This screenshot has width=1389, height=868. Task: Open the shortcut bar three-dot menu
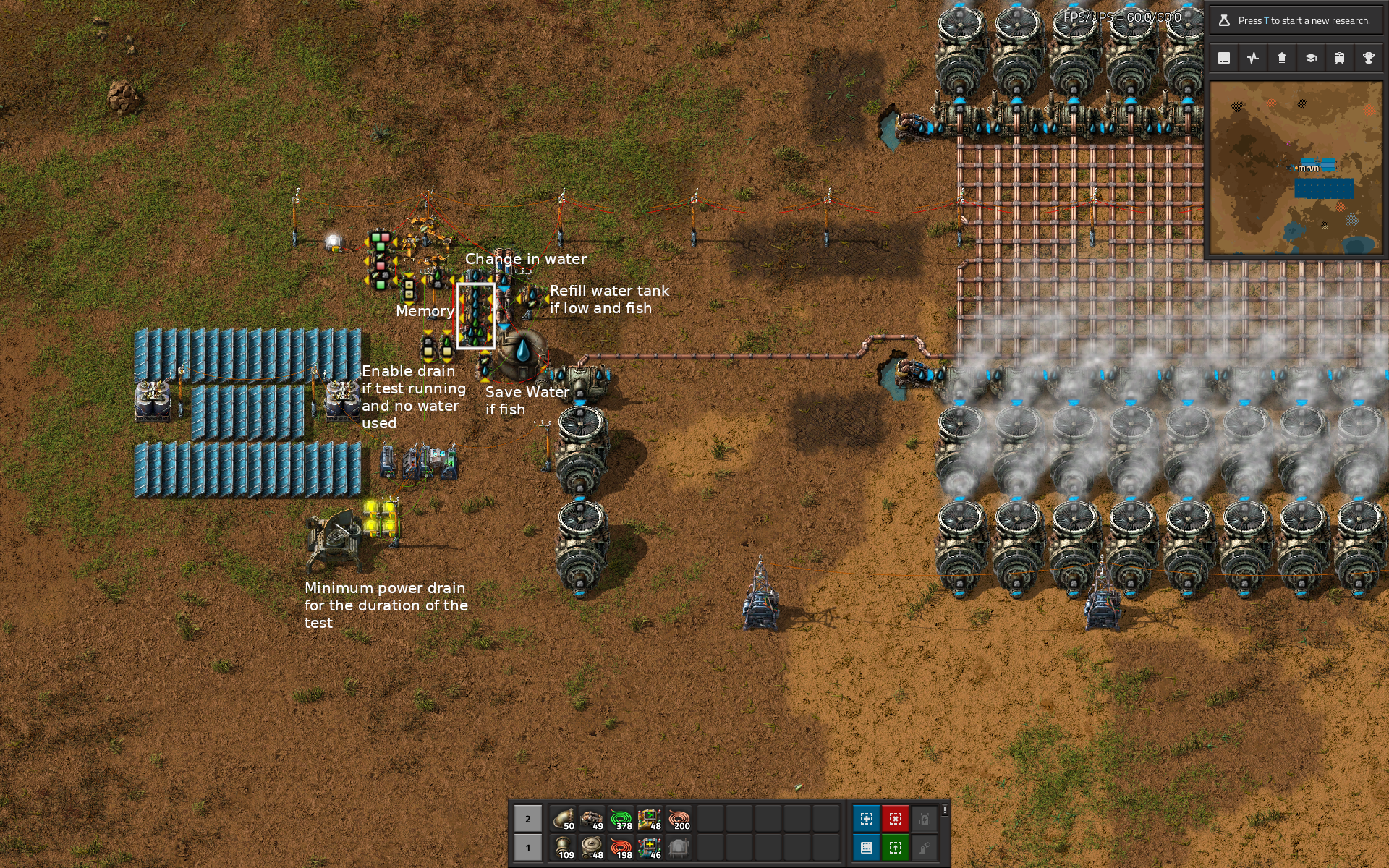(945, 810)
